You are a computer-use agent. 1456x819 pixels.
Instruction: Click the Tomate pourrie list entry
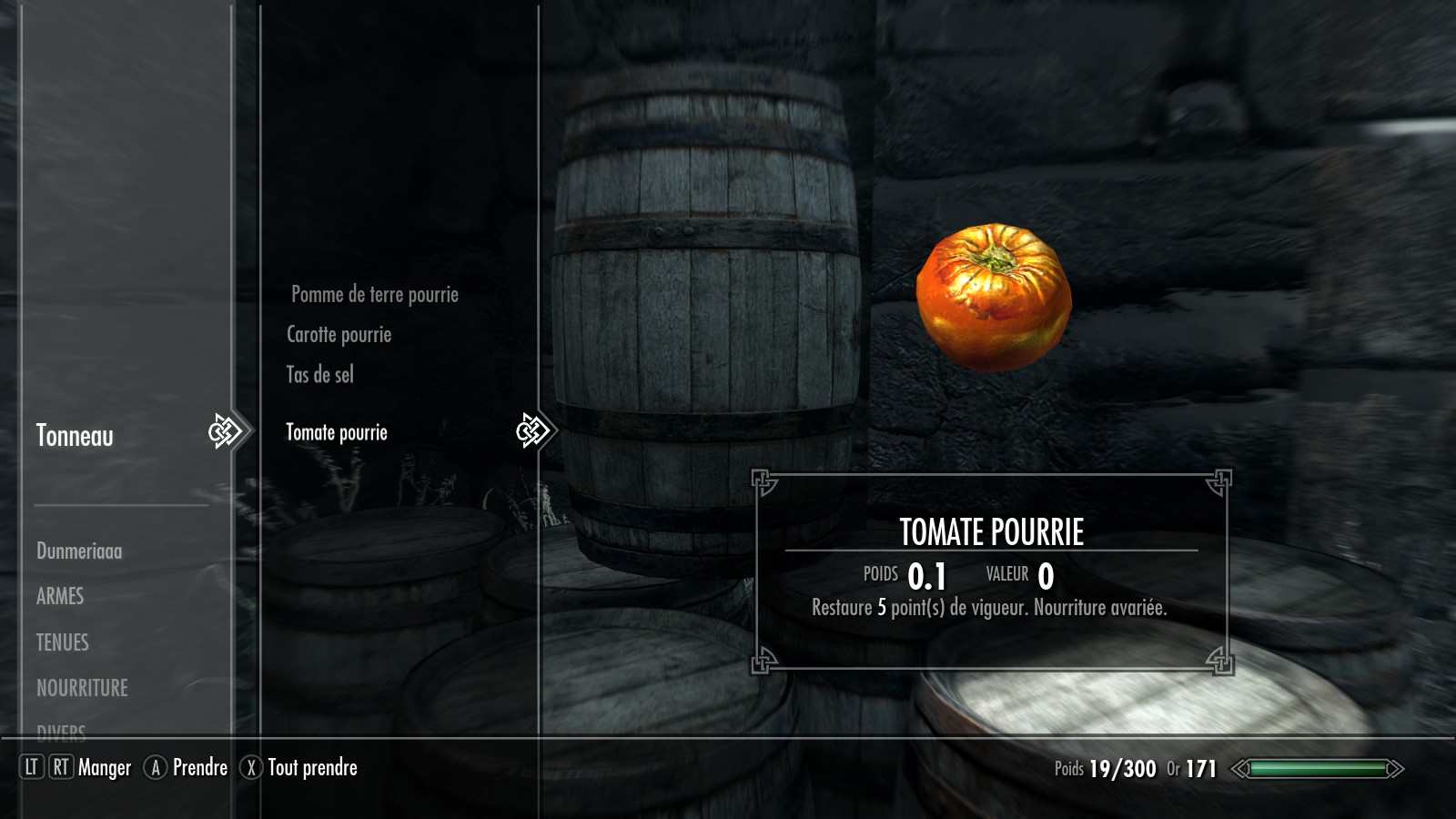click(337, 433)
